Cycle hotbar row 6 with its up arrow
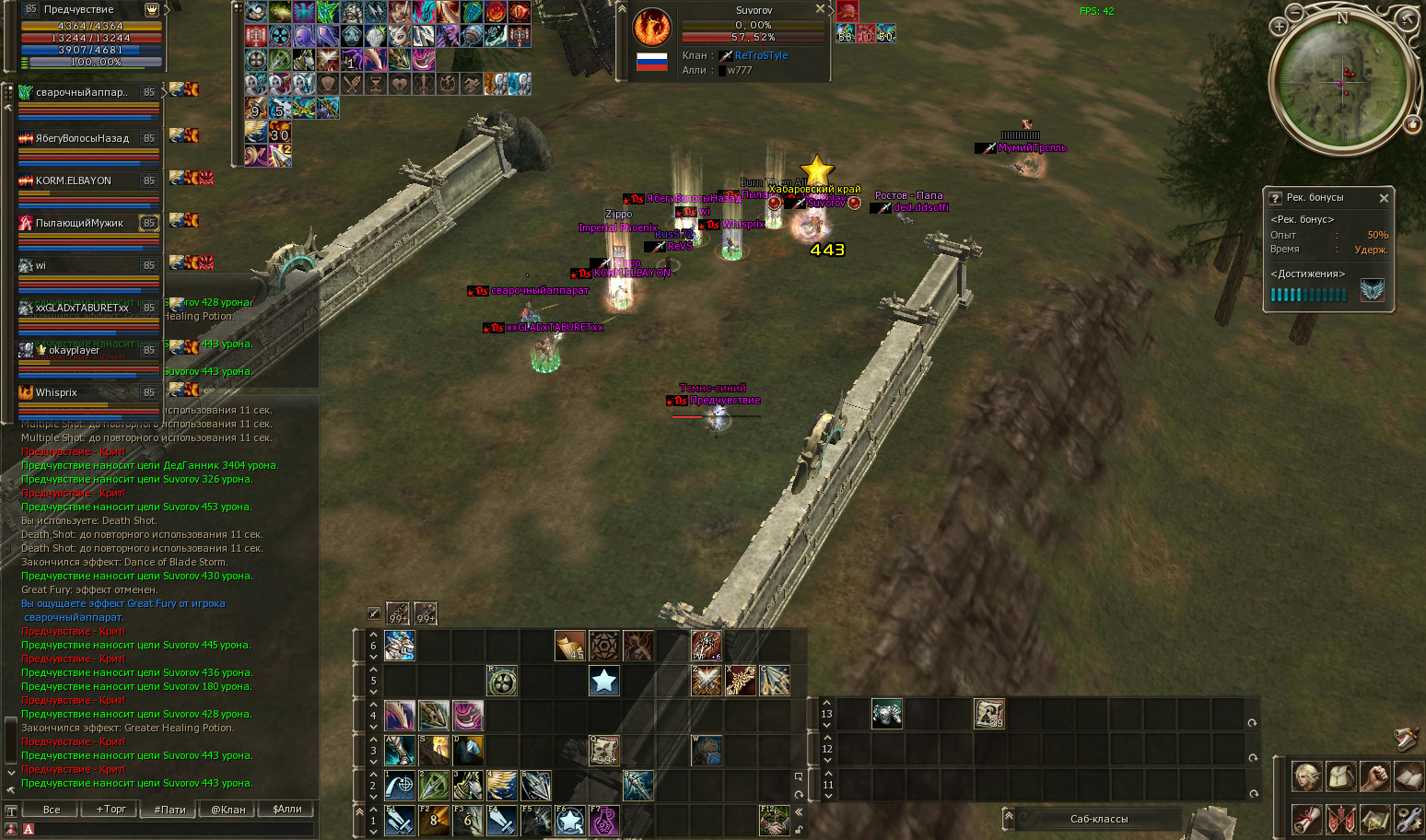Screen dimensions: 1426x840 pyautogui.click(x=373, y=635)
